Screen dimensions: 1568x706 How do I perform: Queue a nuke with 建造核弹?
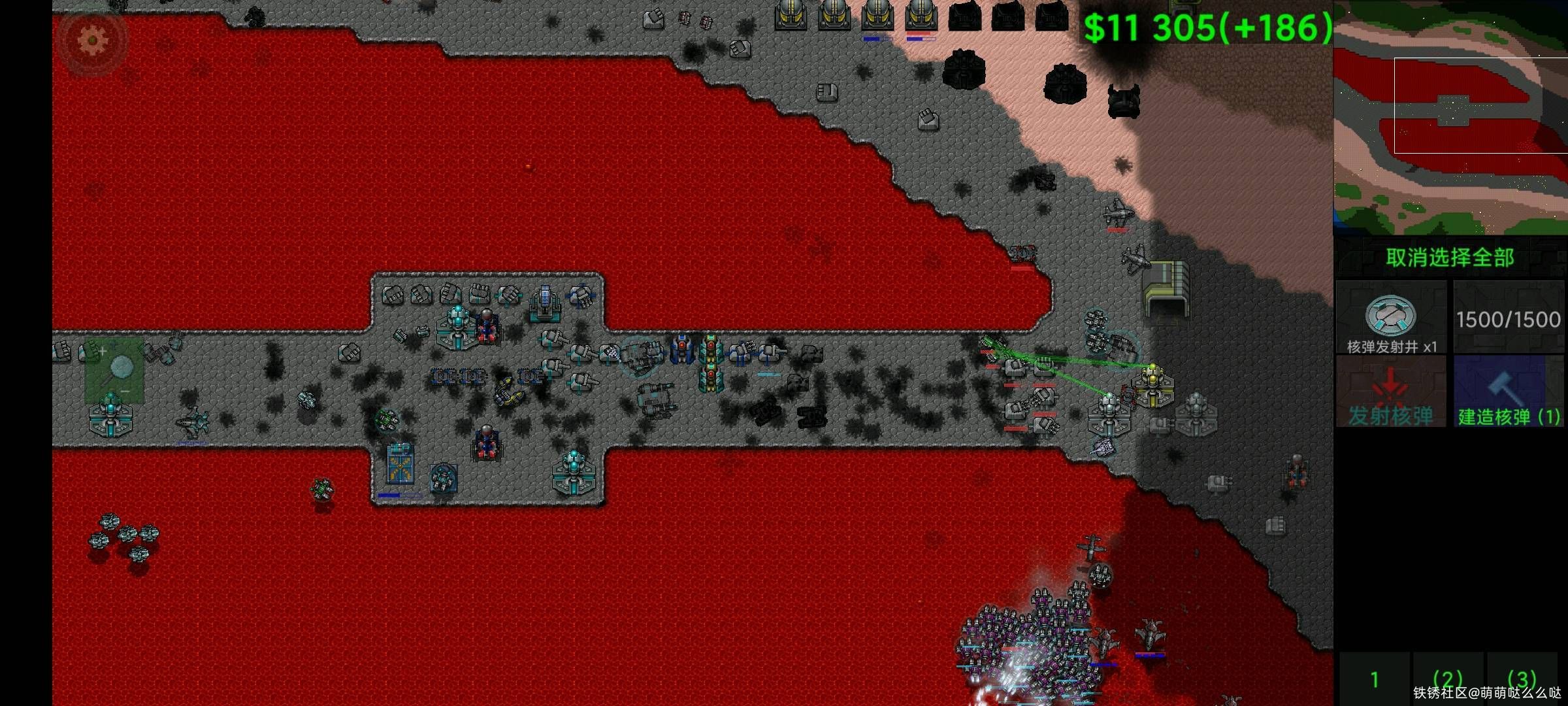pos(1509,392)
